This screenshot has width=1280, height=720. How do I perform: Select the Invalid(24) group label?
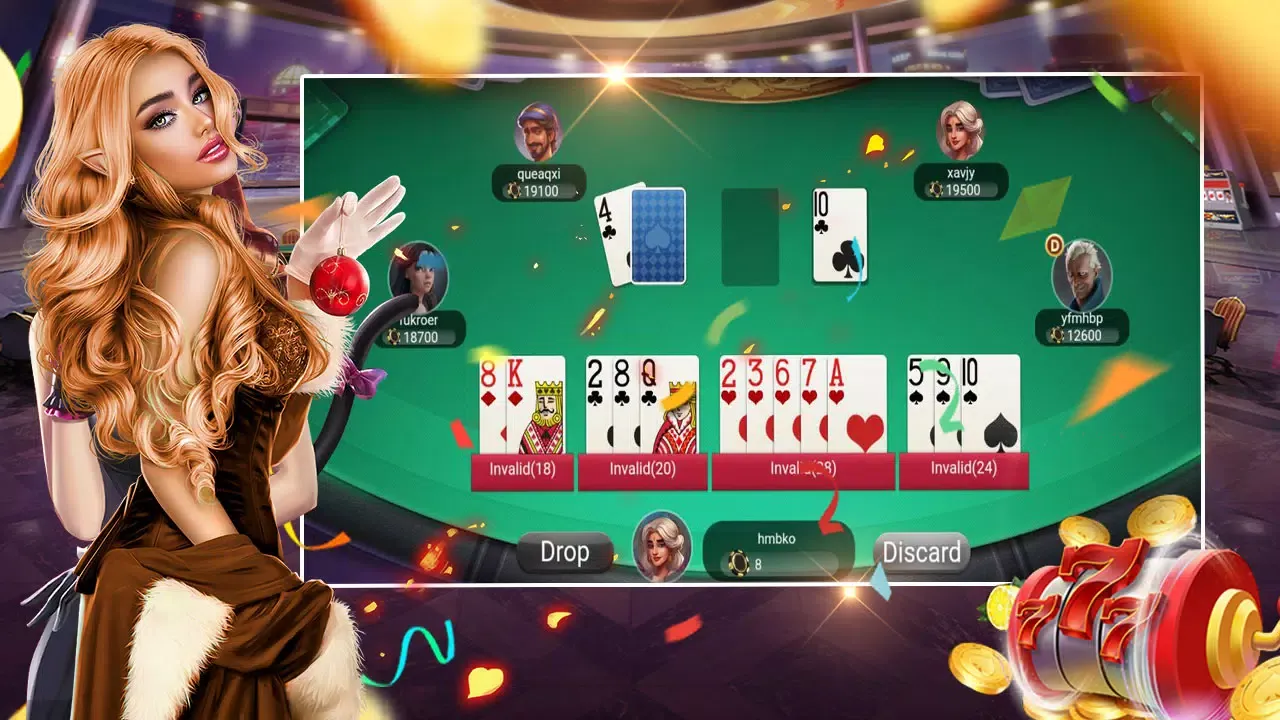tap(966, 471)
